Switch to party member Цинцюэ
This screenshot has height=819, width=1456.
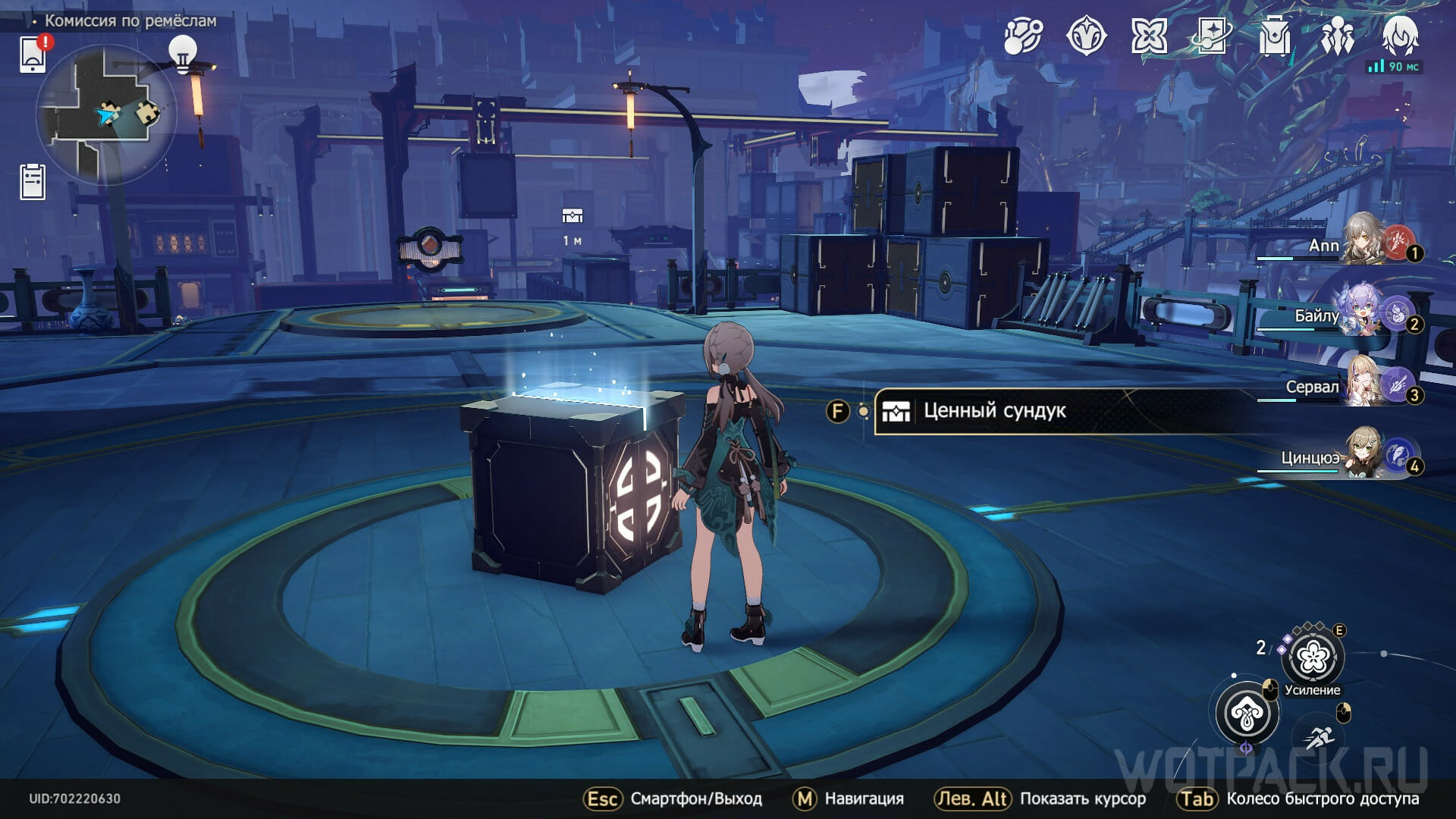pyautogui.click(x=1365, y=454)
